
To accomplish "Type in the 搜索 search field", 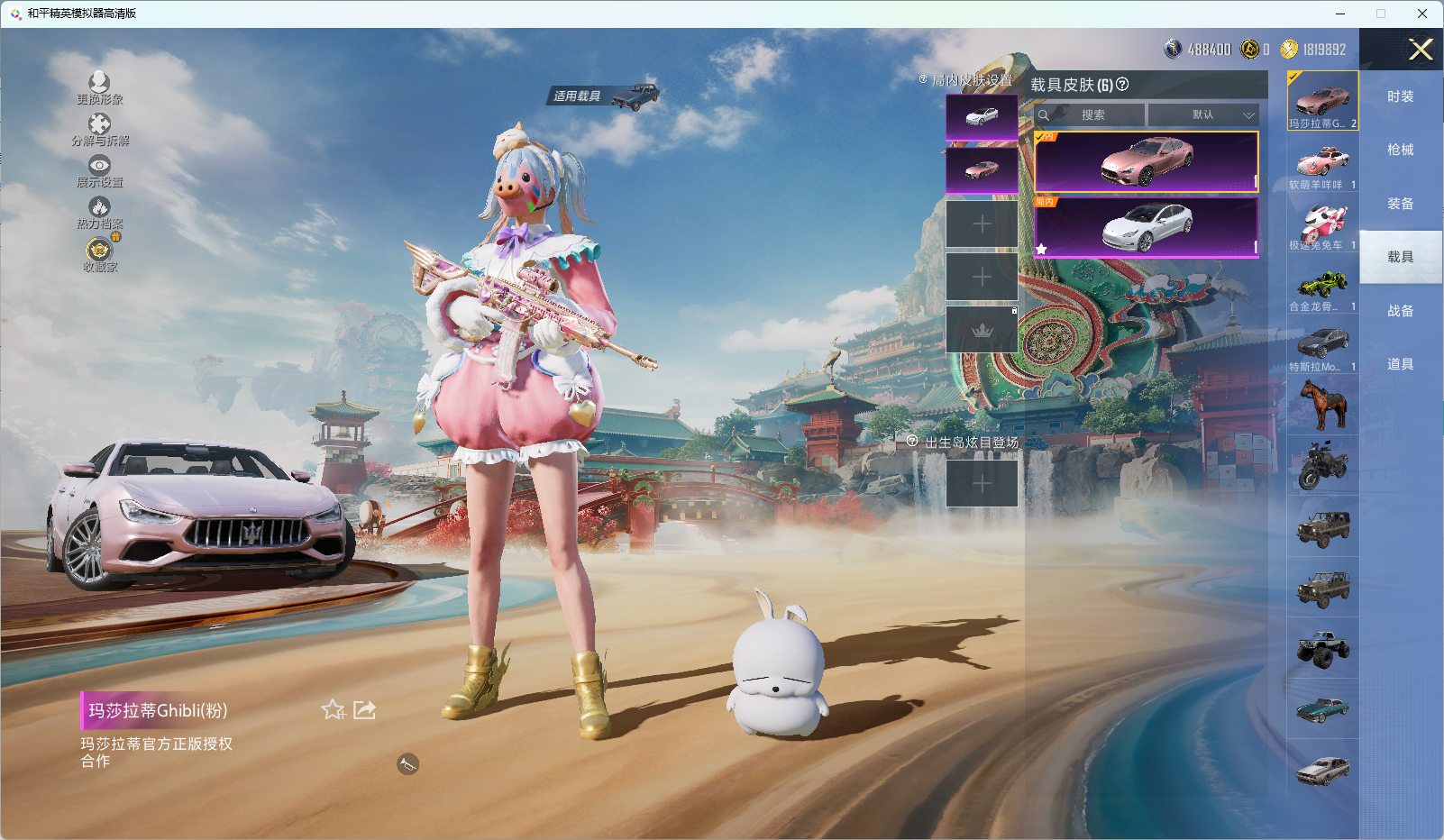I will [x=1092, y=115].
